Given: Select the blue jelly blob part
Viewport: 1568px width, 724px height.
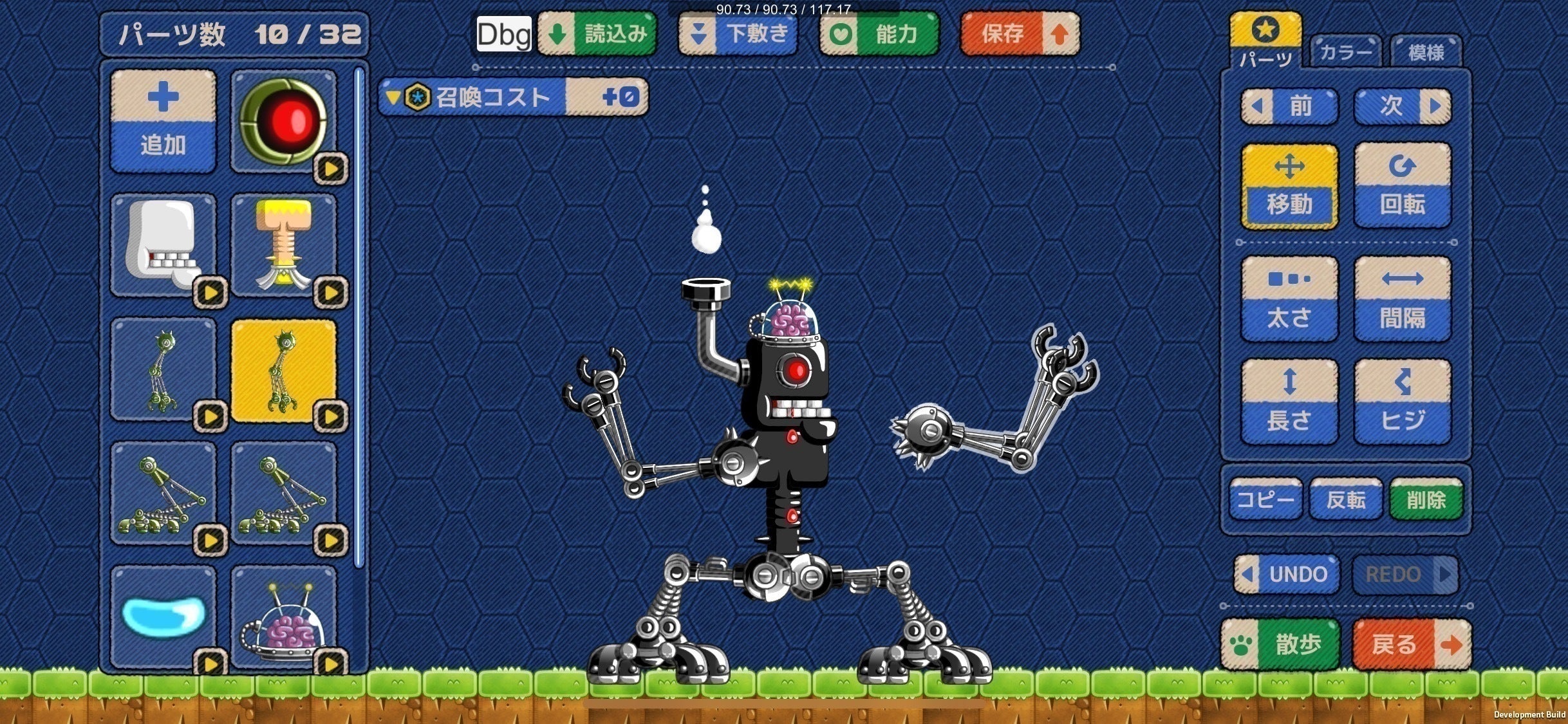Looking at the screenshot, I should (163, 617).
